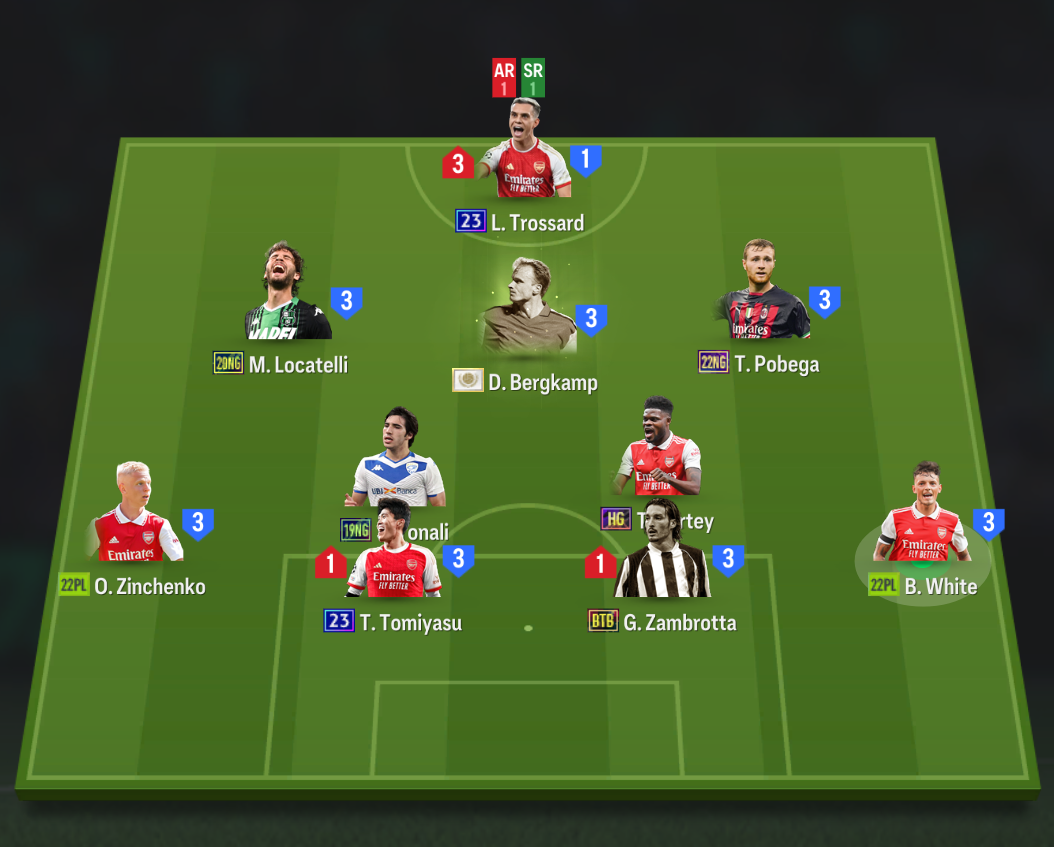Pick M. Locatelli in the lineup

point(288,297)
